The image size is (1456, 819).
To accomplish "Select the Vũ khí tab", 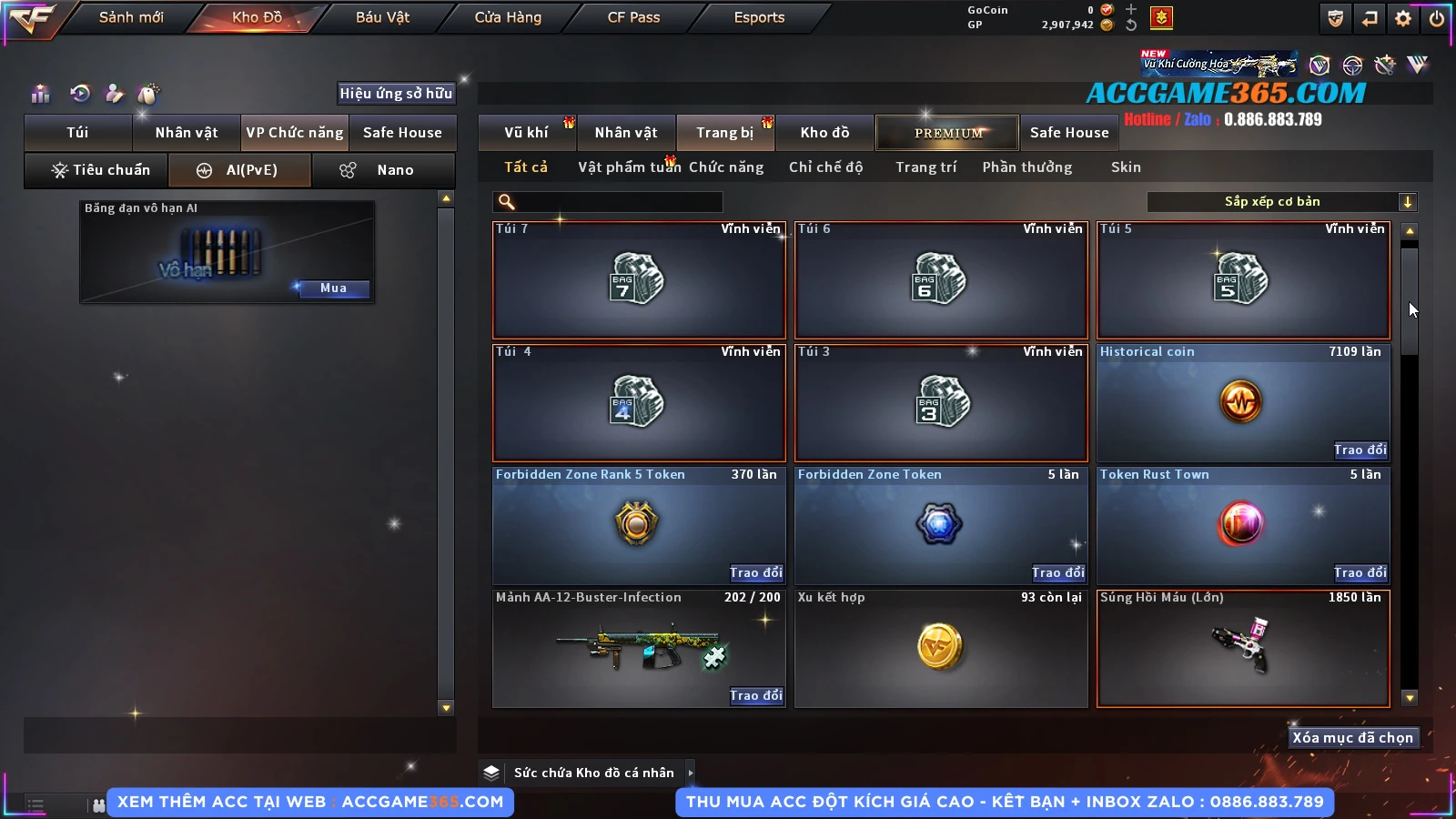I will tap(527, 133).
